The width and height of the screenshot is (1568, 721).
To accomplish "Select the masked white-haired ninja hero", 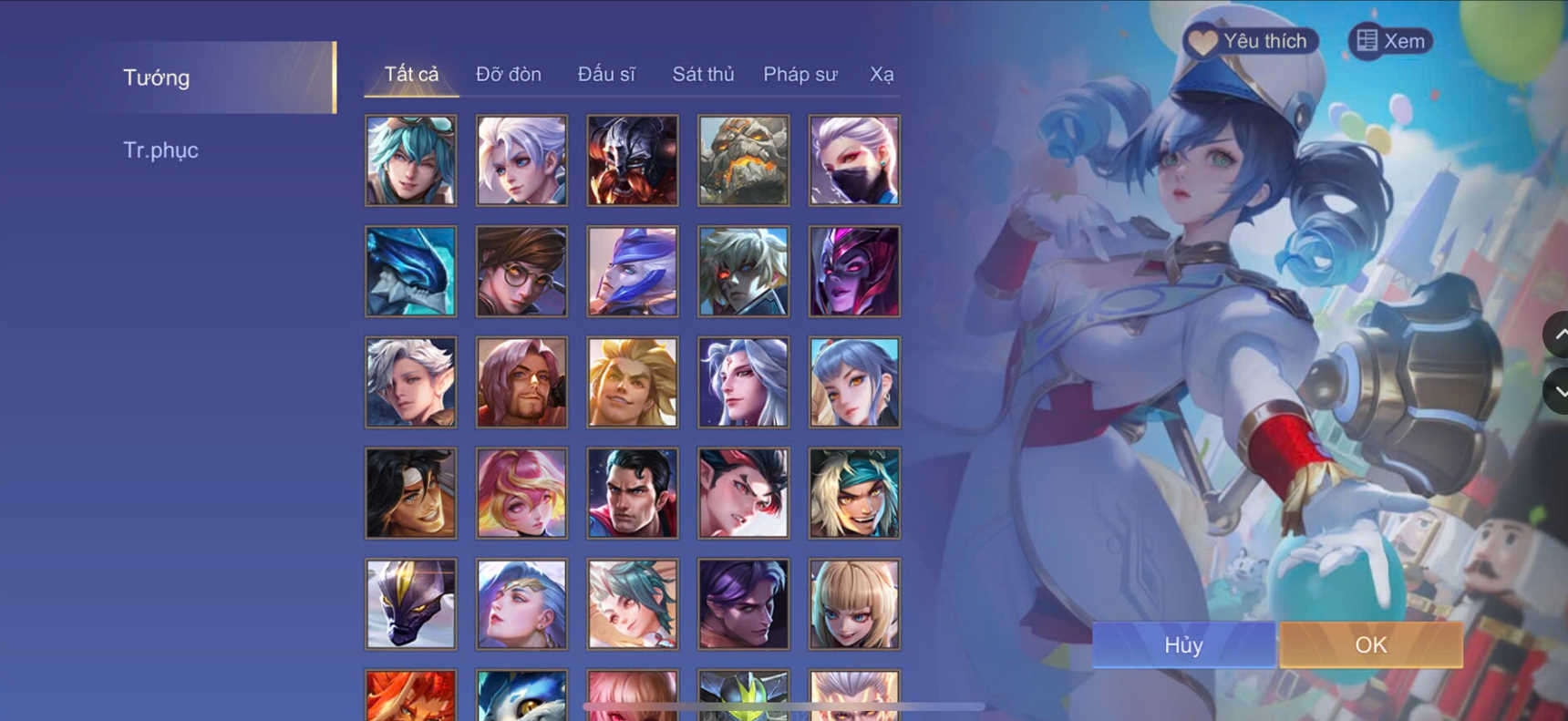I will tap(854, 160).
